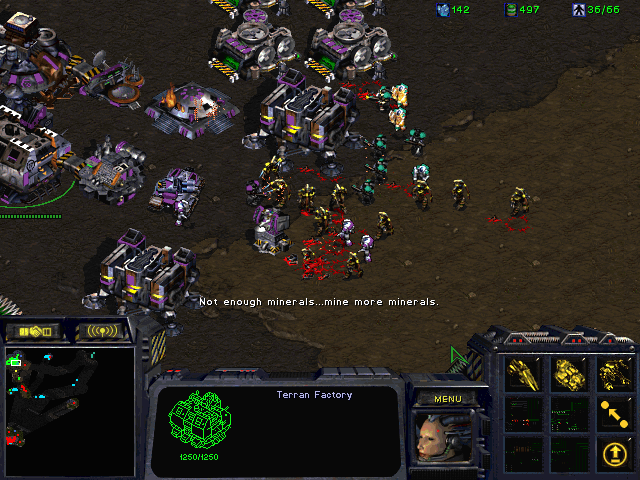Activate the Lift Off command
Screen dimensions: 640x480
click(616, 453)
